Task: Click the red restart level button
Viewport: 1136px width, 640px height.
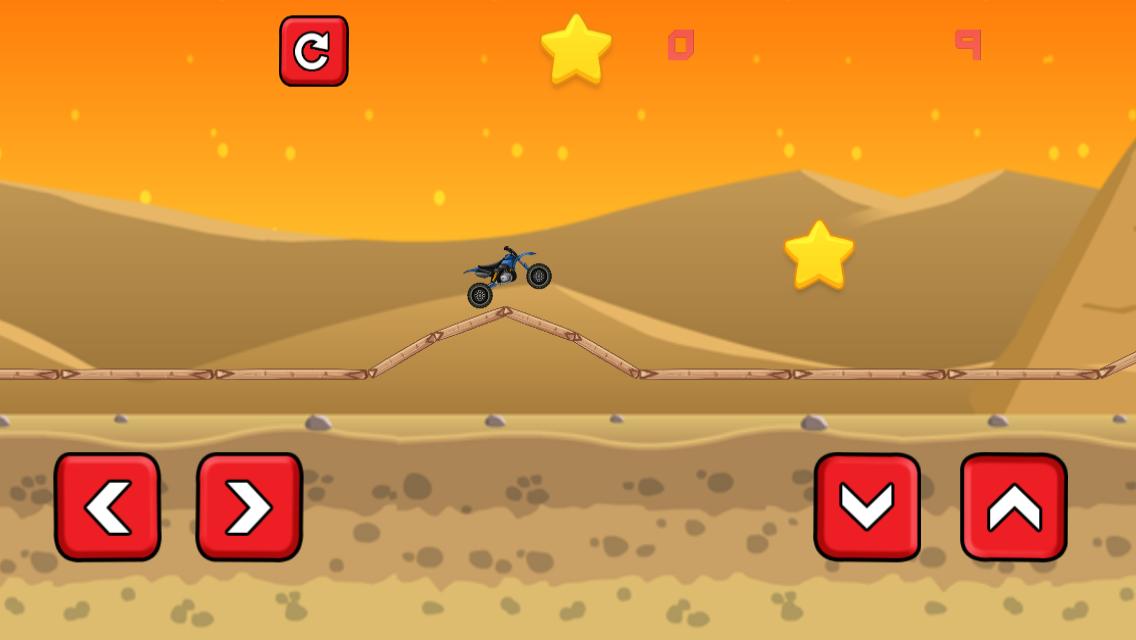Action: 313,51
